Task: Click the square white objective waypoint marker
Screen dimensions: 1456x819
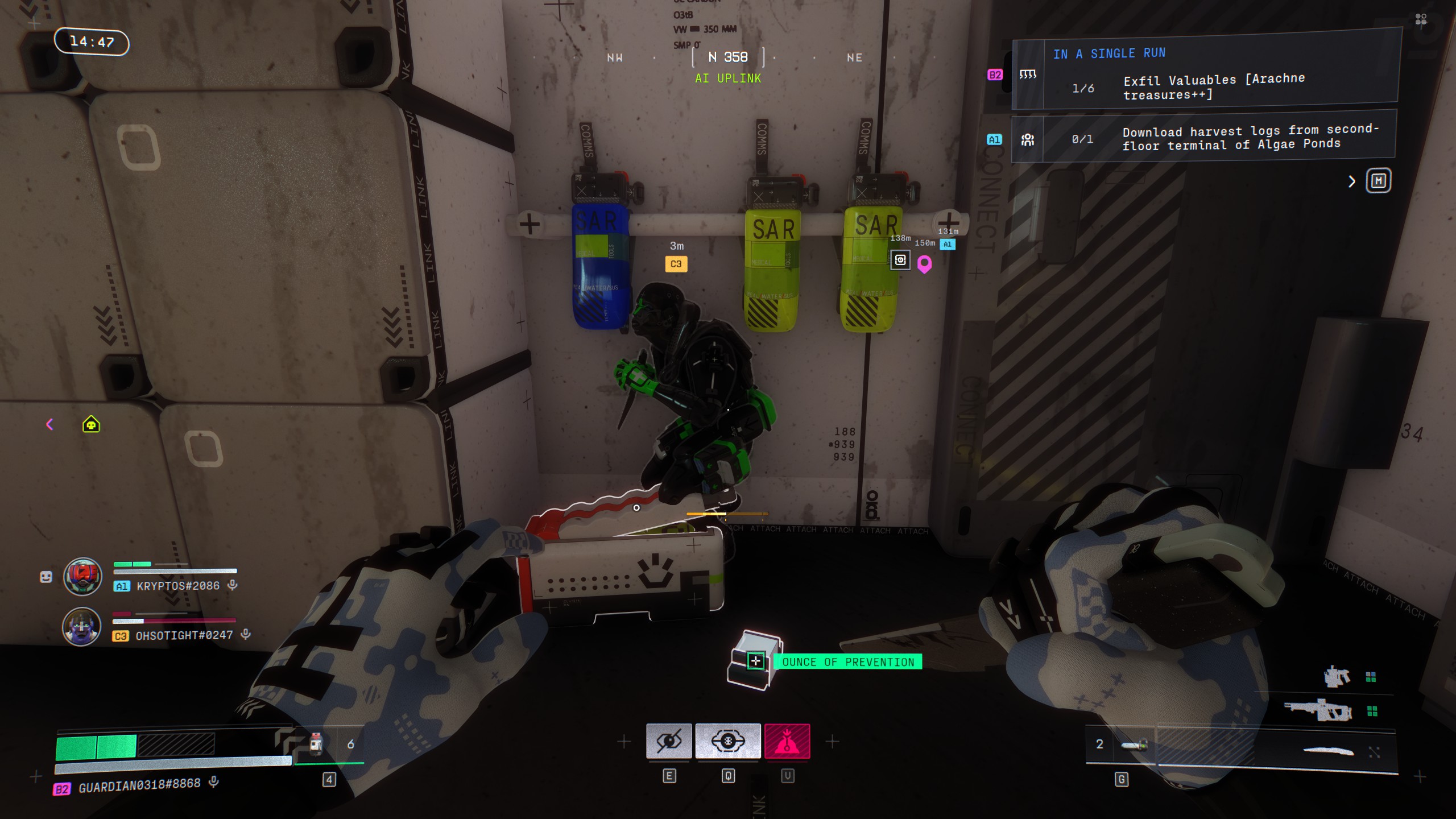Action: tap(900, 260)
